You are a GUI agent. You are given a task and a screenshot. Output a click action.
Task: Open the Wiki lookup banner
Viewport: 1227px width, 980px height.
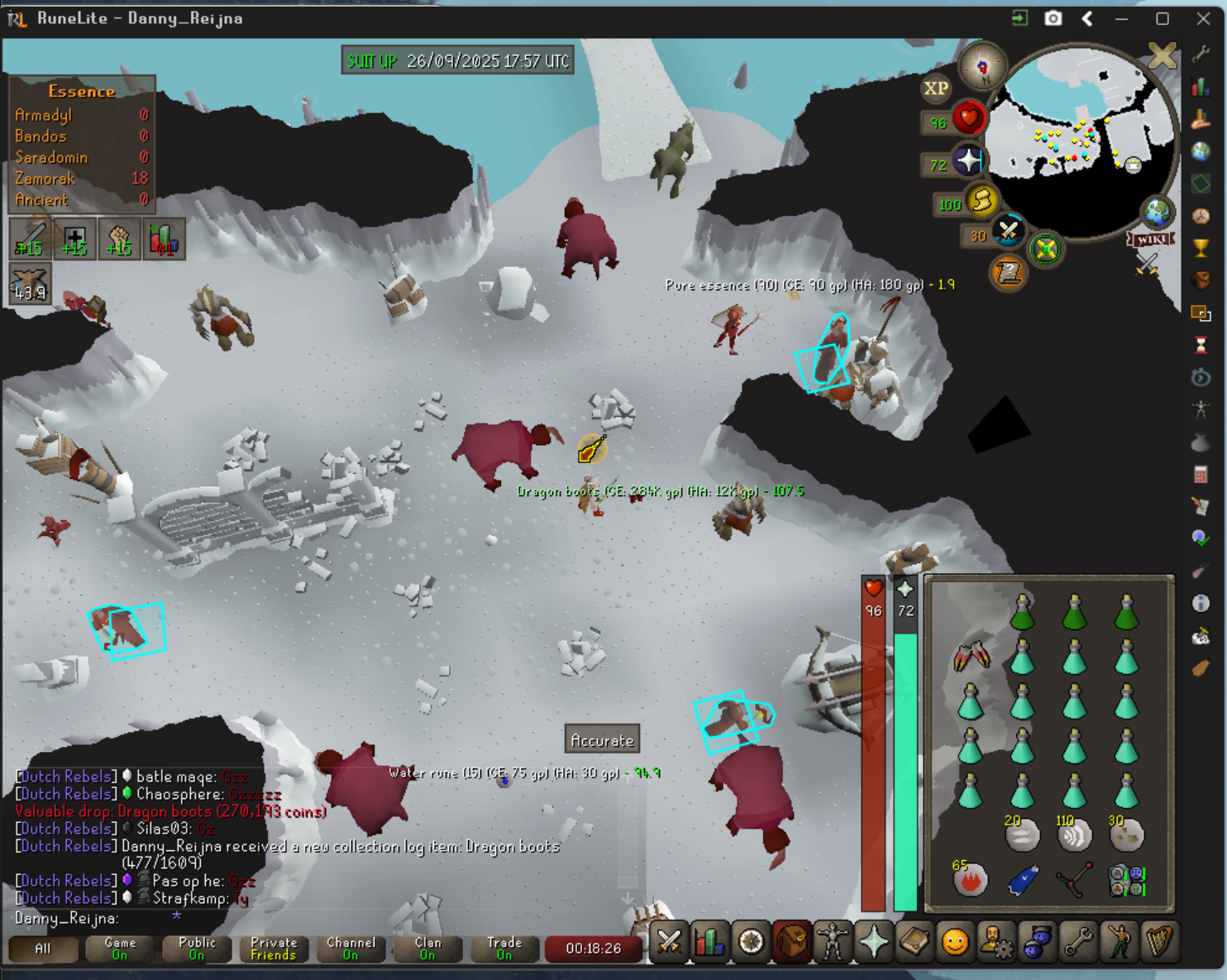(1150, 239)
